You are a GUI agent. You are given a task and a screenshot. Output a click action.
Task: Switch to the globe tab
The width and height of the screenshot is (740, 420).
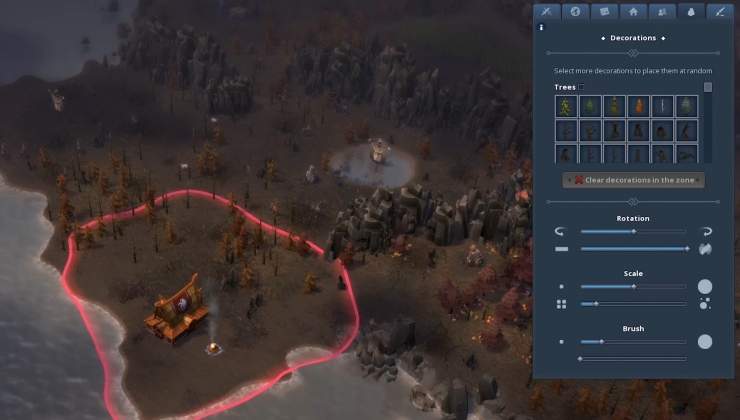coord(575,12)
